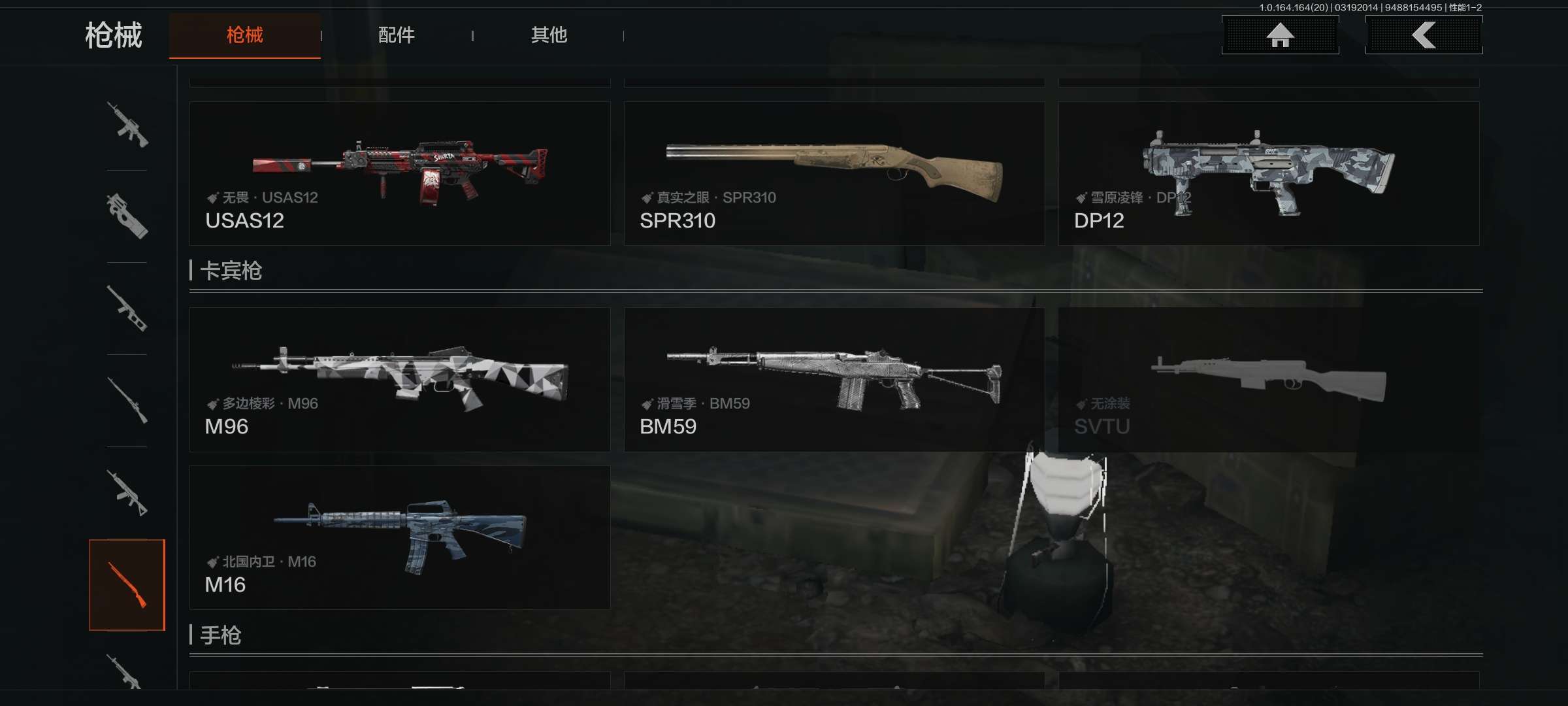Viewport: 1568px width, 706px height.
Task: Switch to the 配件 attachments tab
Action: (396, 35)
